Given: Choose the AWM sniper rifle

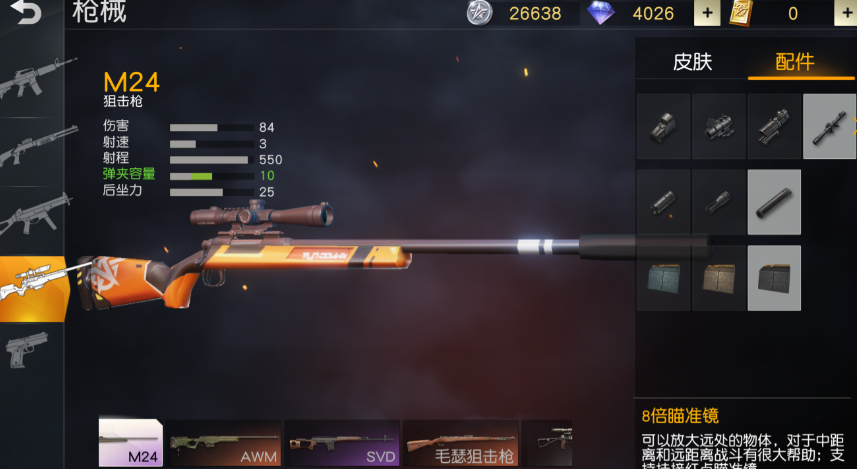Looking at the screenshot, I should (x=224, y=443).
